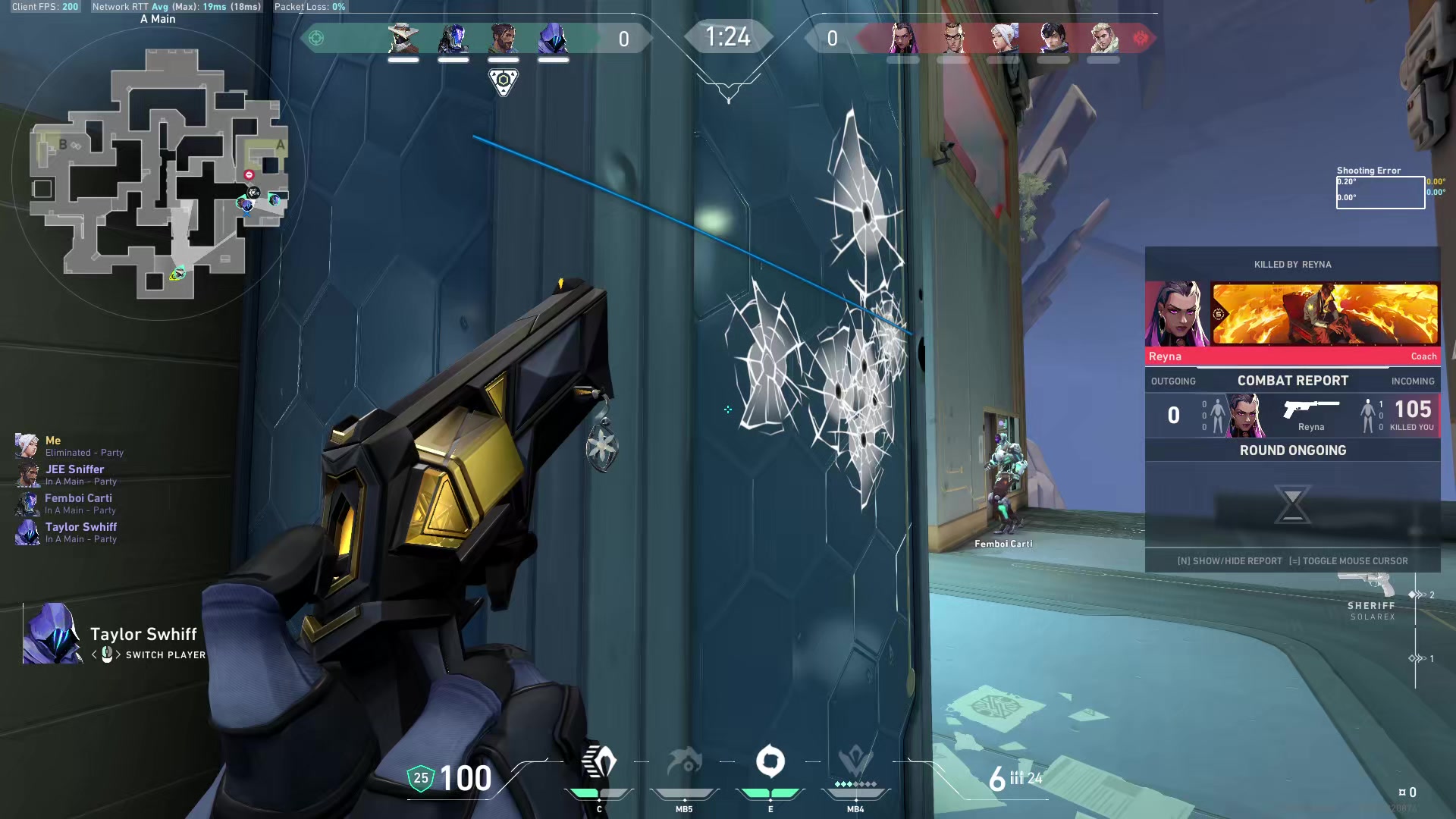Select Jett's portrait in the enemy team bar
The image size is (1456, 819).
click(x=1003, y=38)
